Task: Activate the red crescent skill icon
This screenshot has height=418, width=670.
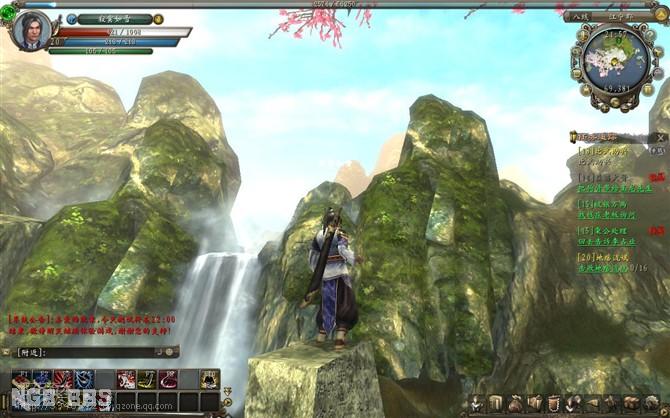Action: point(168,378)
